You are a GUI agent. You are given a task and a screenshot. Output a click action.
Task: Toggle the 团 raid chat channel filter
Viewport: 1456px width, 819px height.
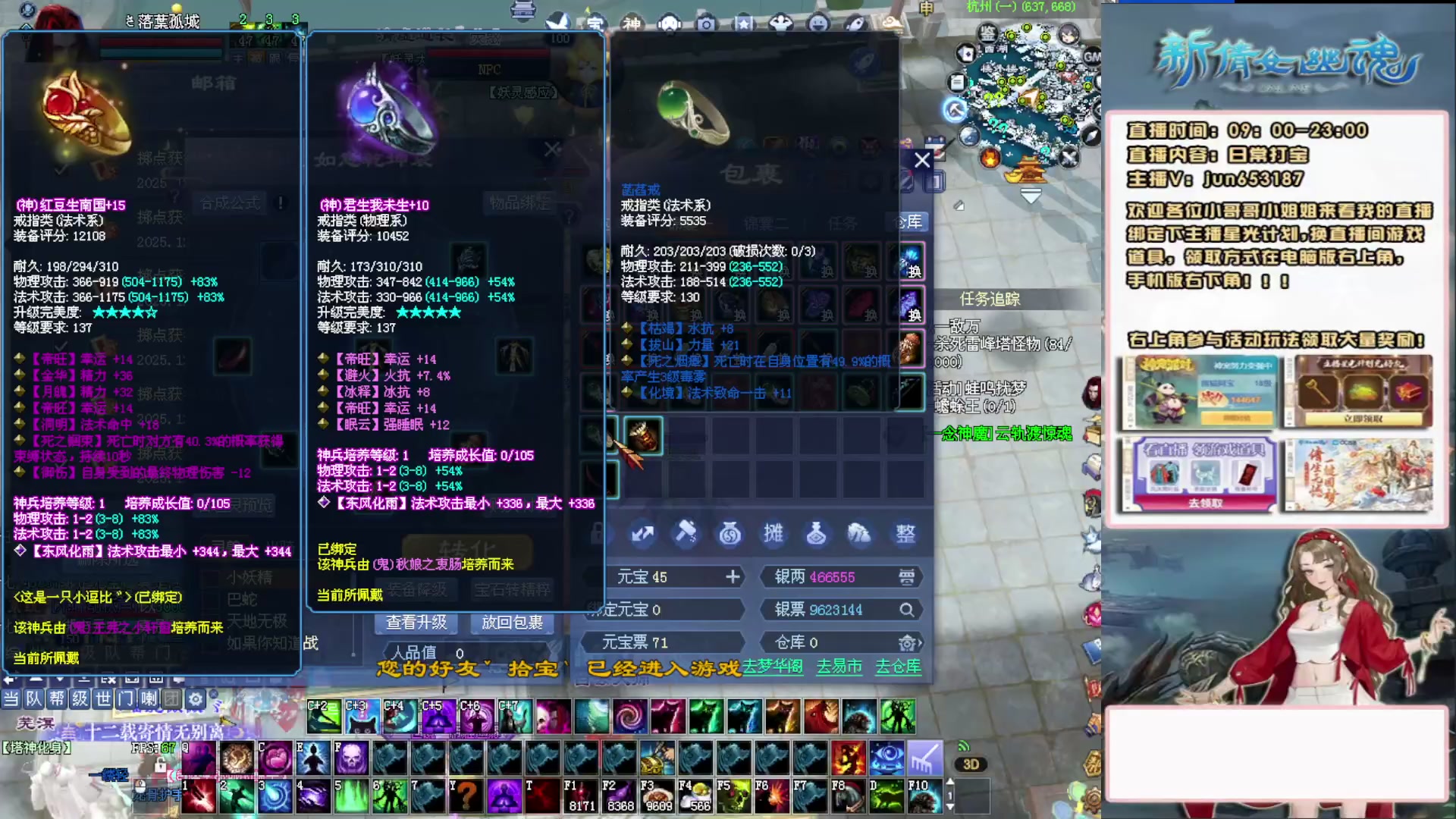[171, 699]
